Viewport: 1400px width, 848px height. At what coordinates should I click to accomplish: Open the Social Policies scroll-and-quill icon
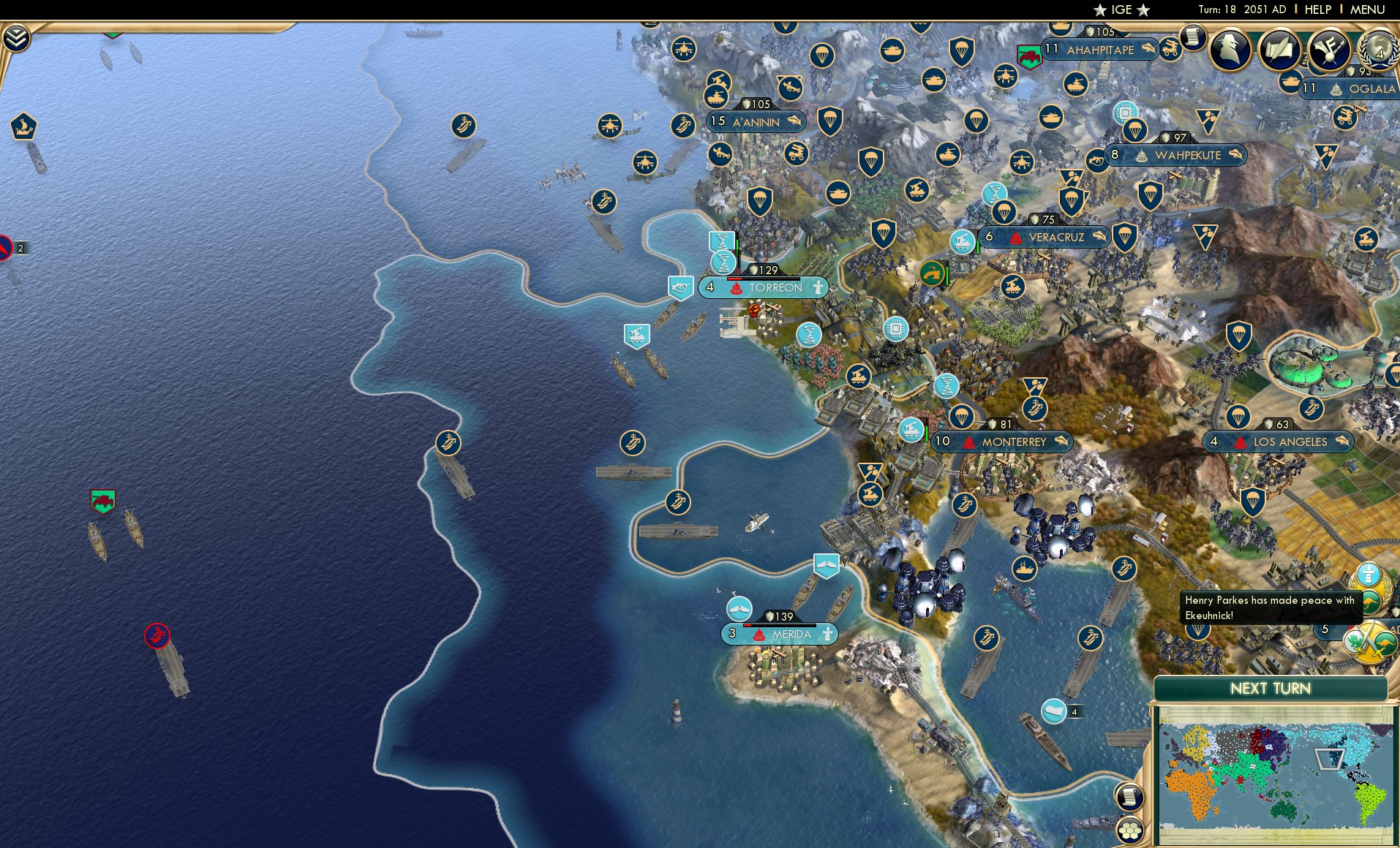coord(1279,50)
